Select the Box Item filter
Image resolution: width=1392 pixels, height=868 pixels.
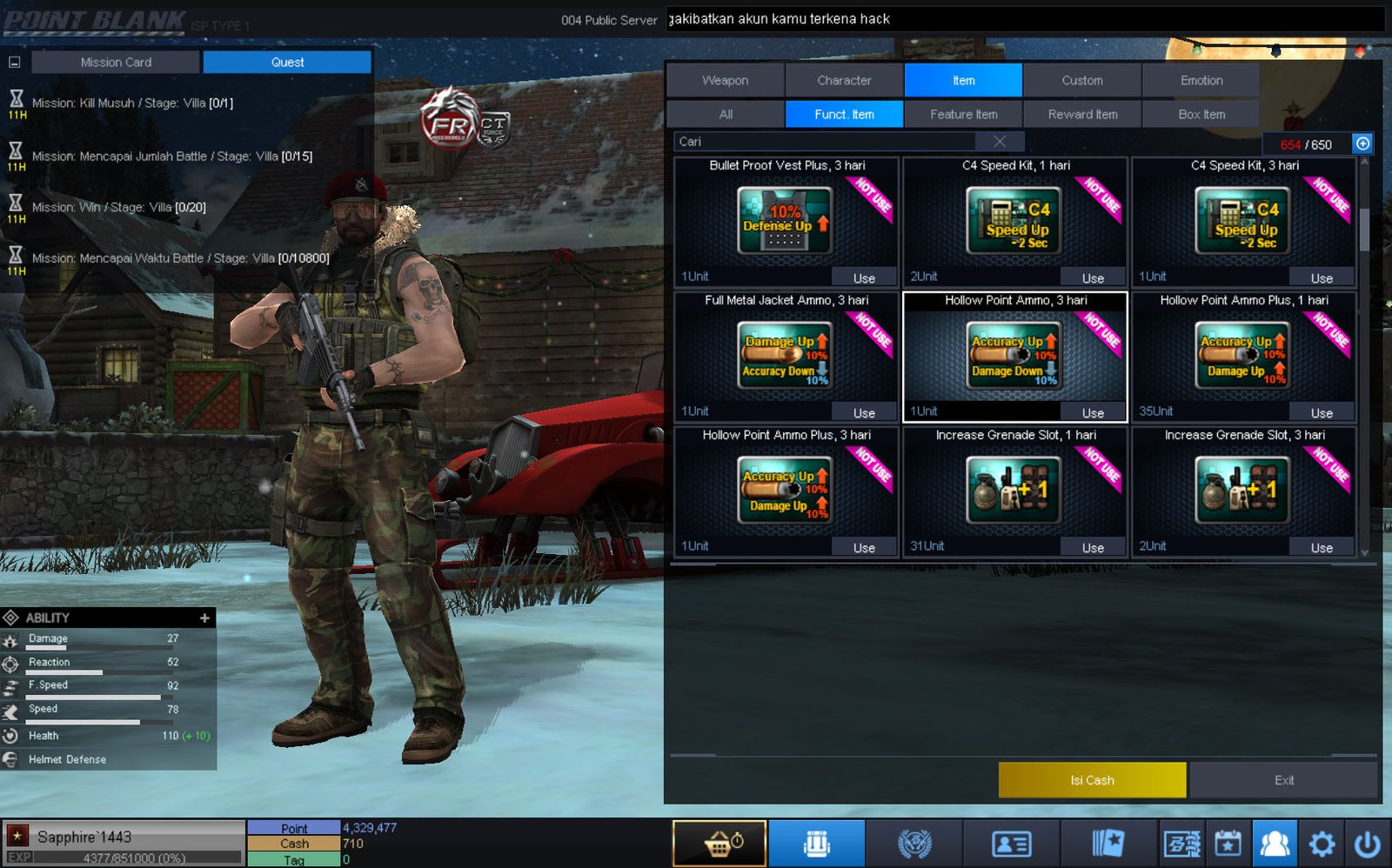pos(1201,114)
